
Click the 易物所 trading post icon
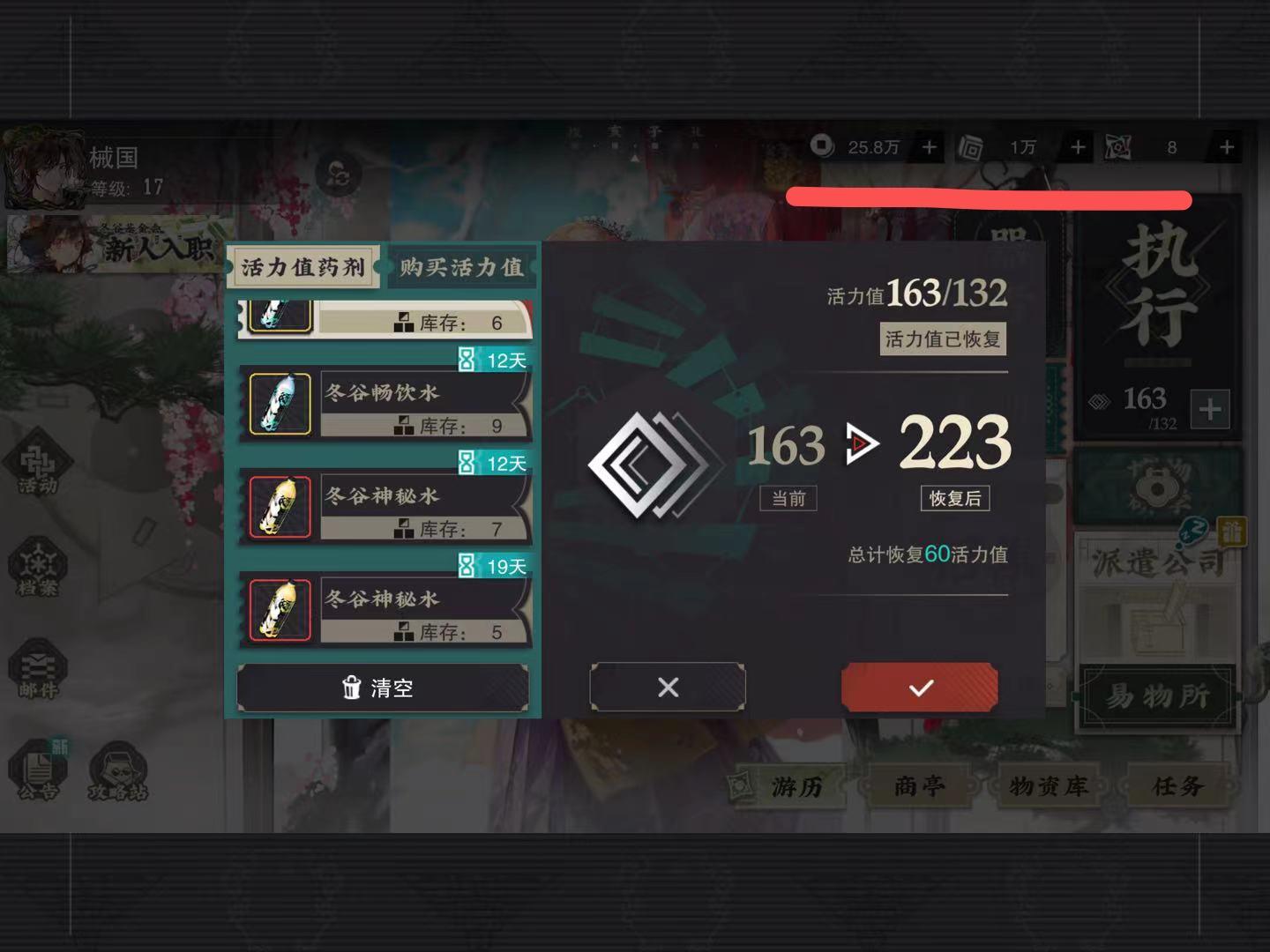[1155, 696]
